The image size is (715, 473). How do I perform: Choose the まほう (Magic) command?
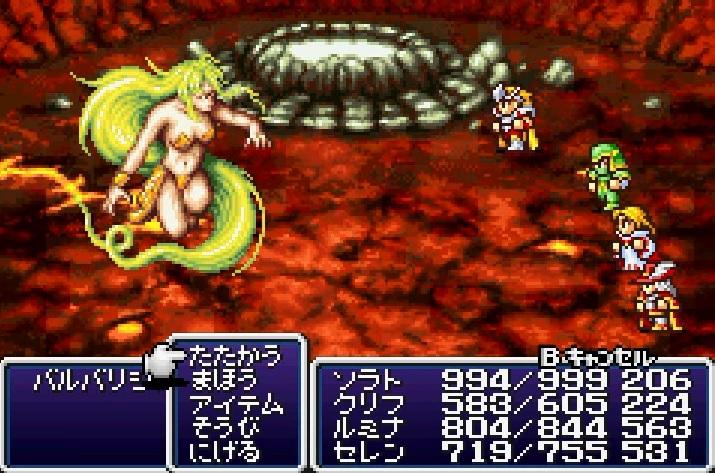coord(228,380)
